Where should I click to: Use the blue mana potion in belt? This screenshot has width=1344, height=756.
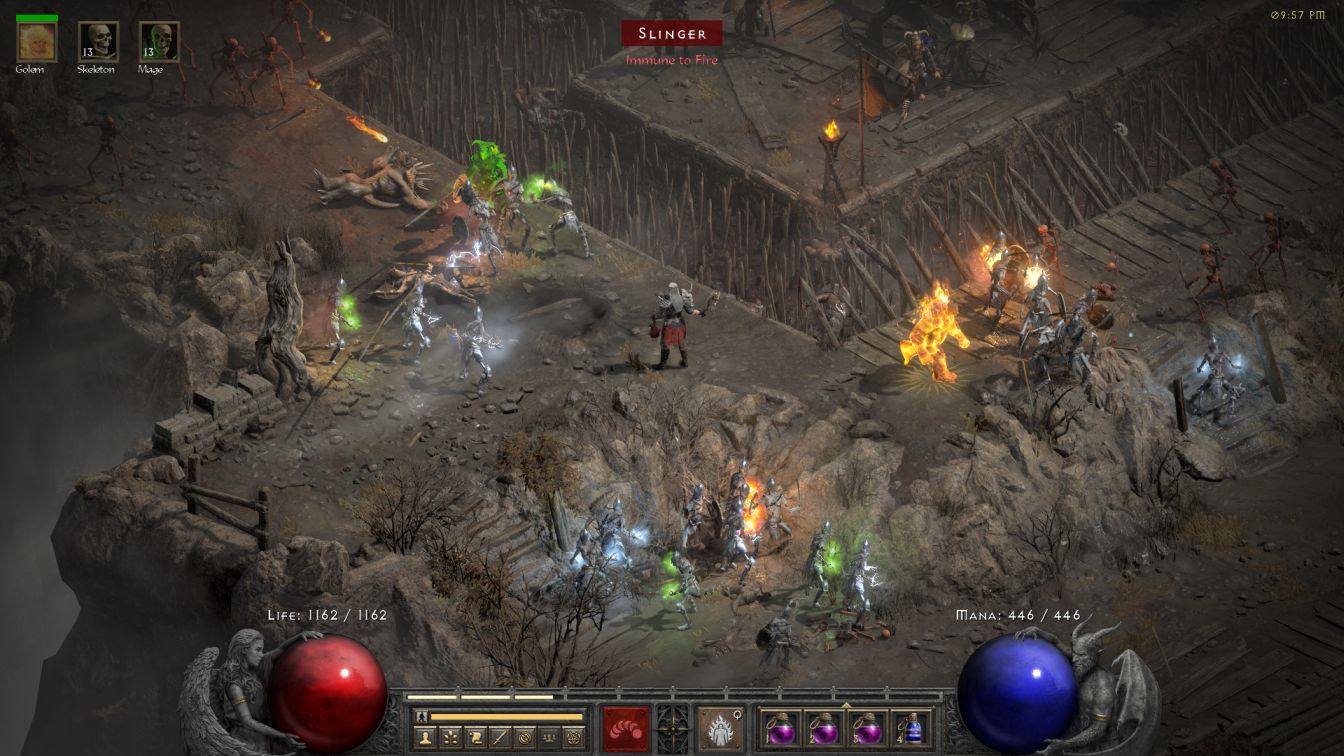(x=911, y=729)
